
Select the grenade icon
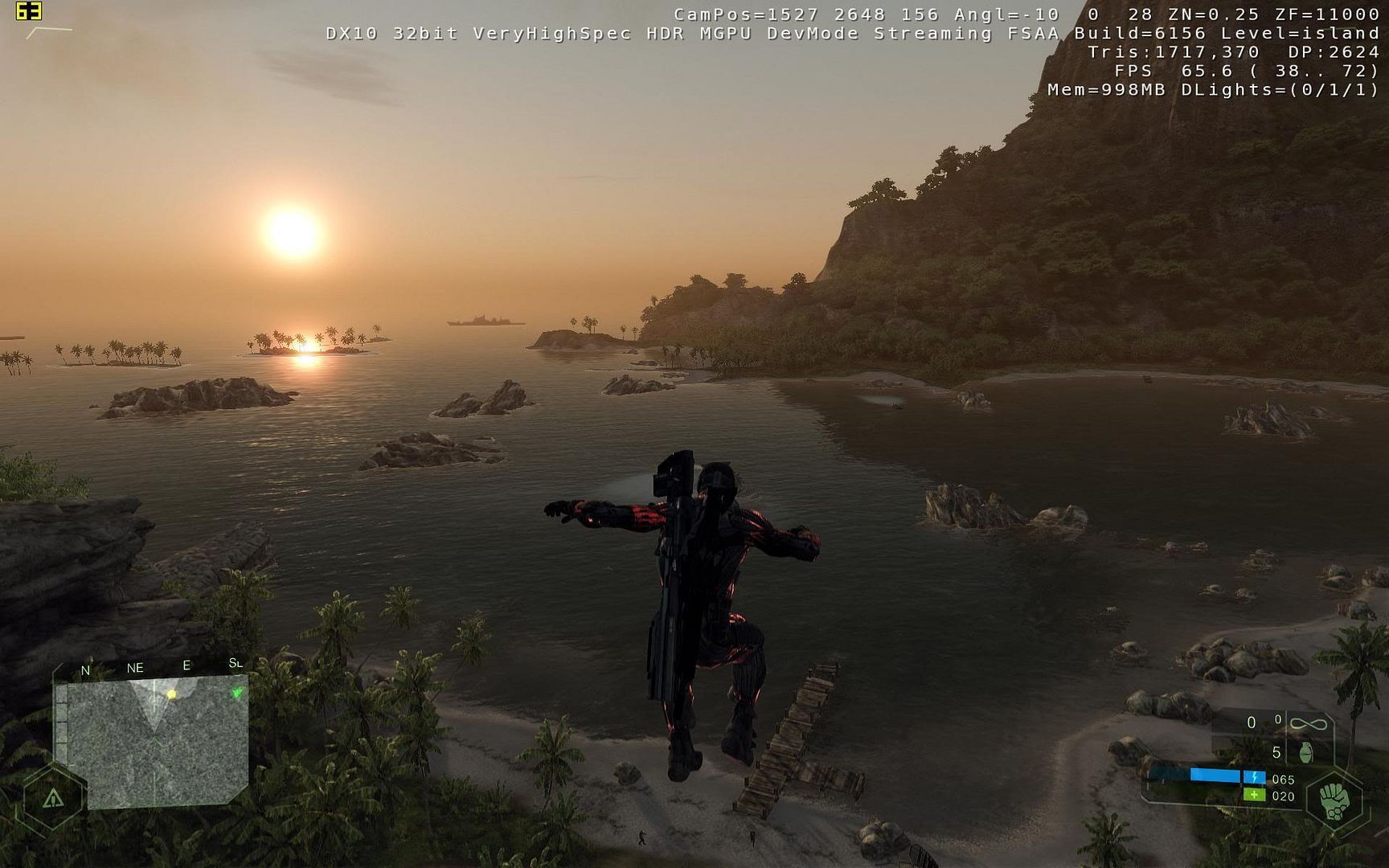click(x=1306, y=752)
